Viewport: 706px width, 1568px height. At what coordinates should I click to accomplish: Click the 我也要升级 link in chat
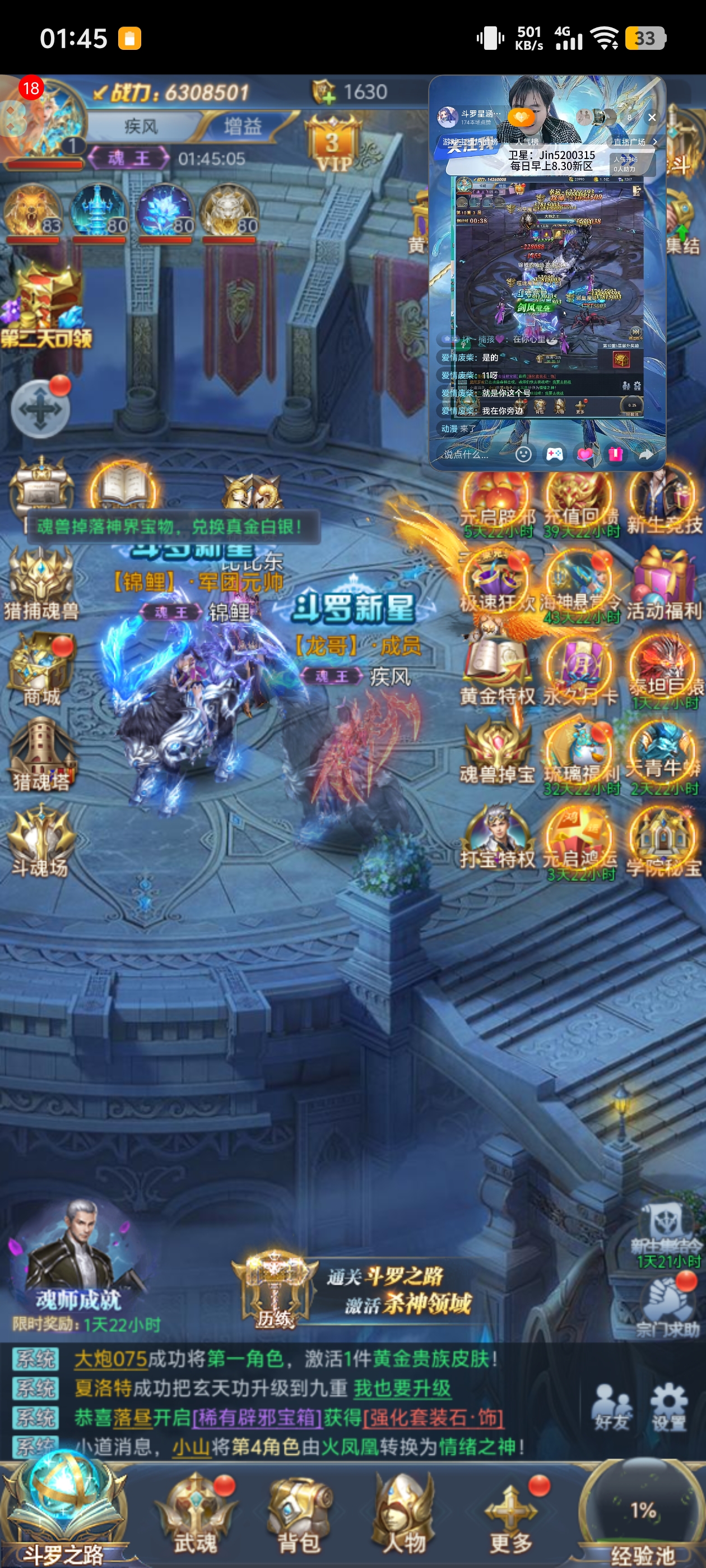tap(402, 1388)
